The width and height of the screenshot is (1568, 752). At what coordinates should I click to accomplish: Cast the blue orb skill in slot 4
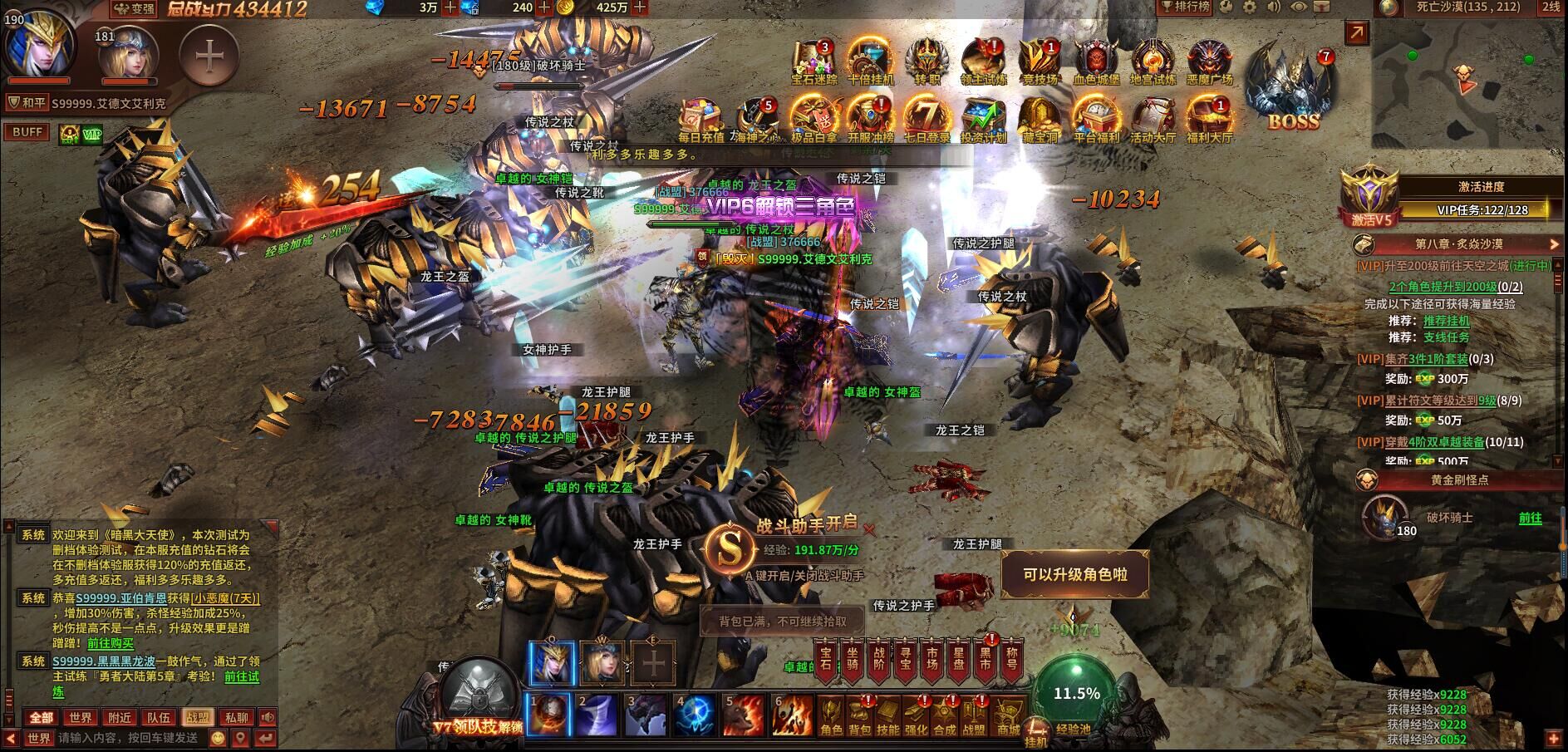pos(695,715)
